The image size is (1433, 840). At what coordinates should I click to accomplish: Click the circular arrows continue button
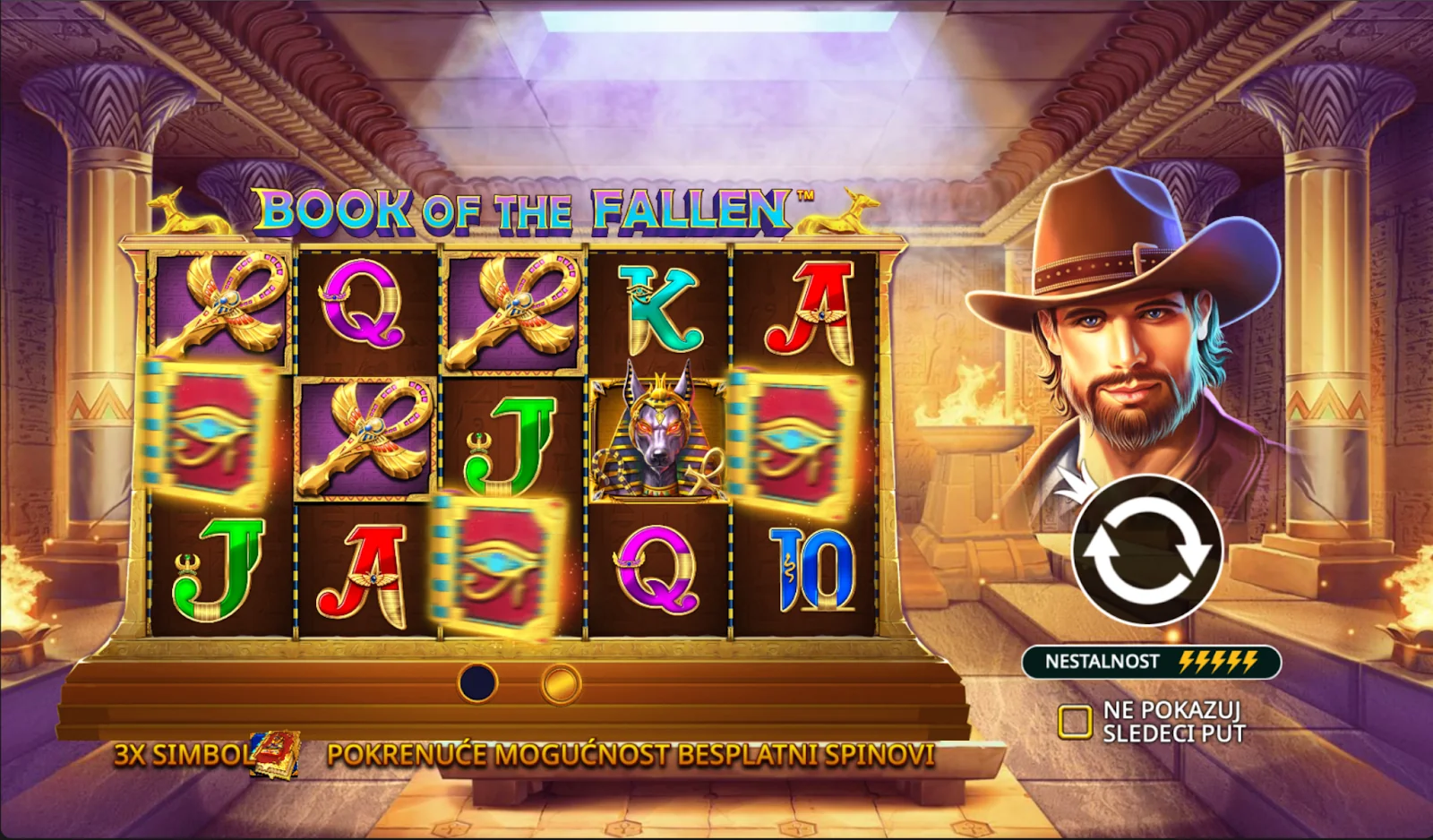(1147, 550)
